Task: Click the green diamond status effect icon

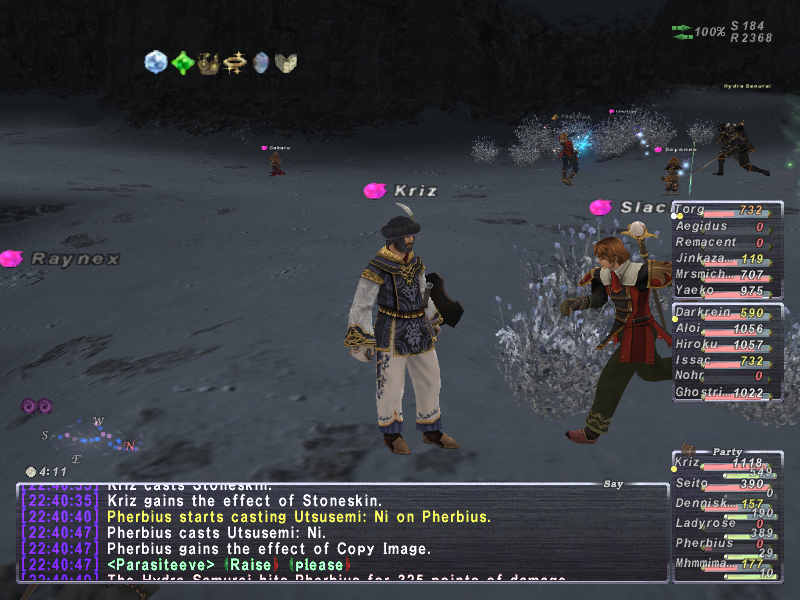Action: pos(182,63)
